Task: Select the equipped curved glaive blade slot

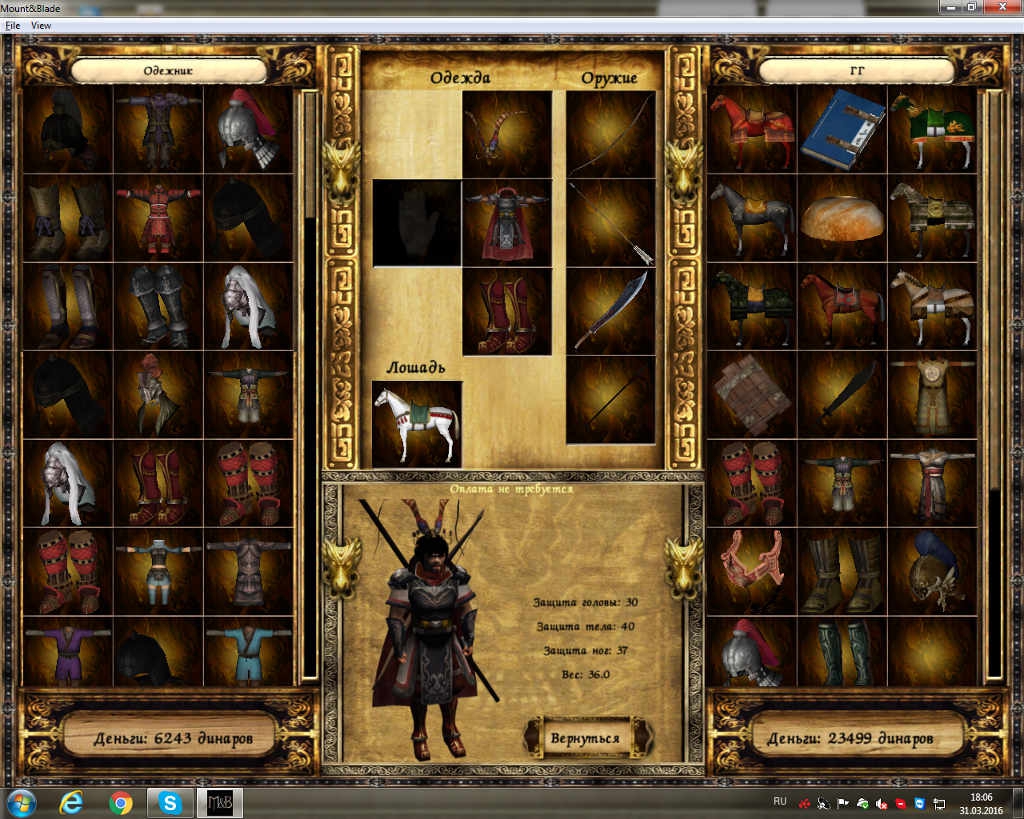Action: (611, 311)
